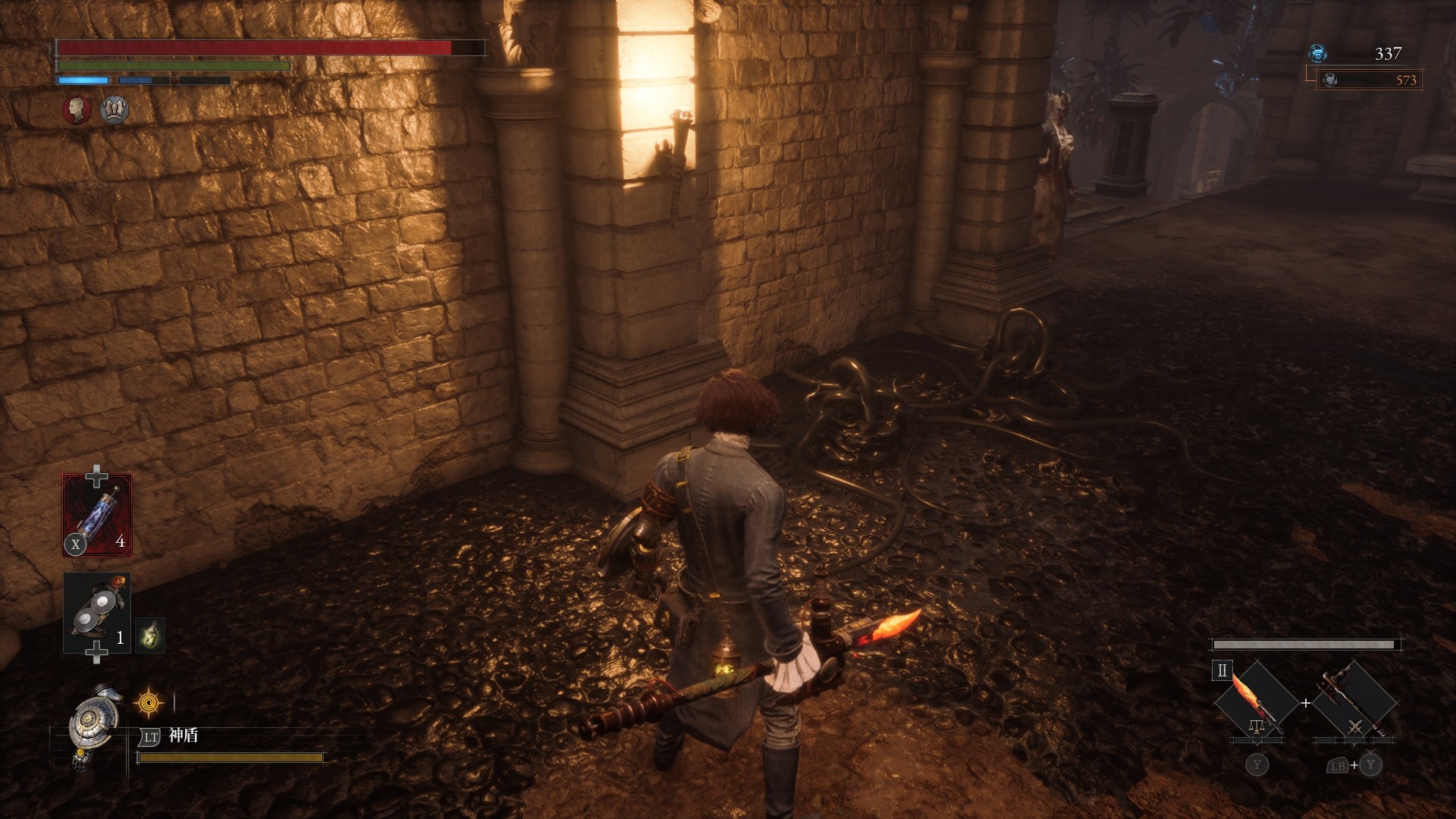Screen dimensions: 1456x819
Task: Select the flaming blade Fable Art icon
Action: click(x=1255, y=702)
